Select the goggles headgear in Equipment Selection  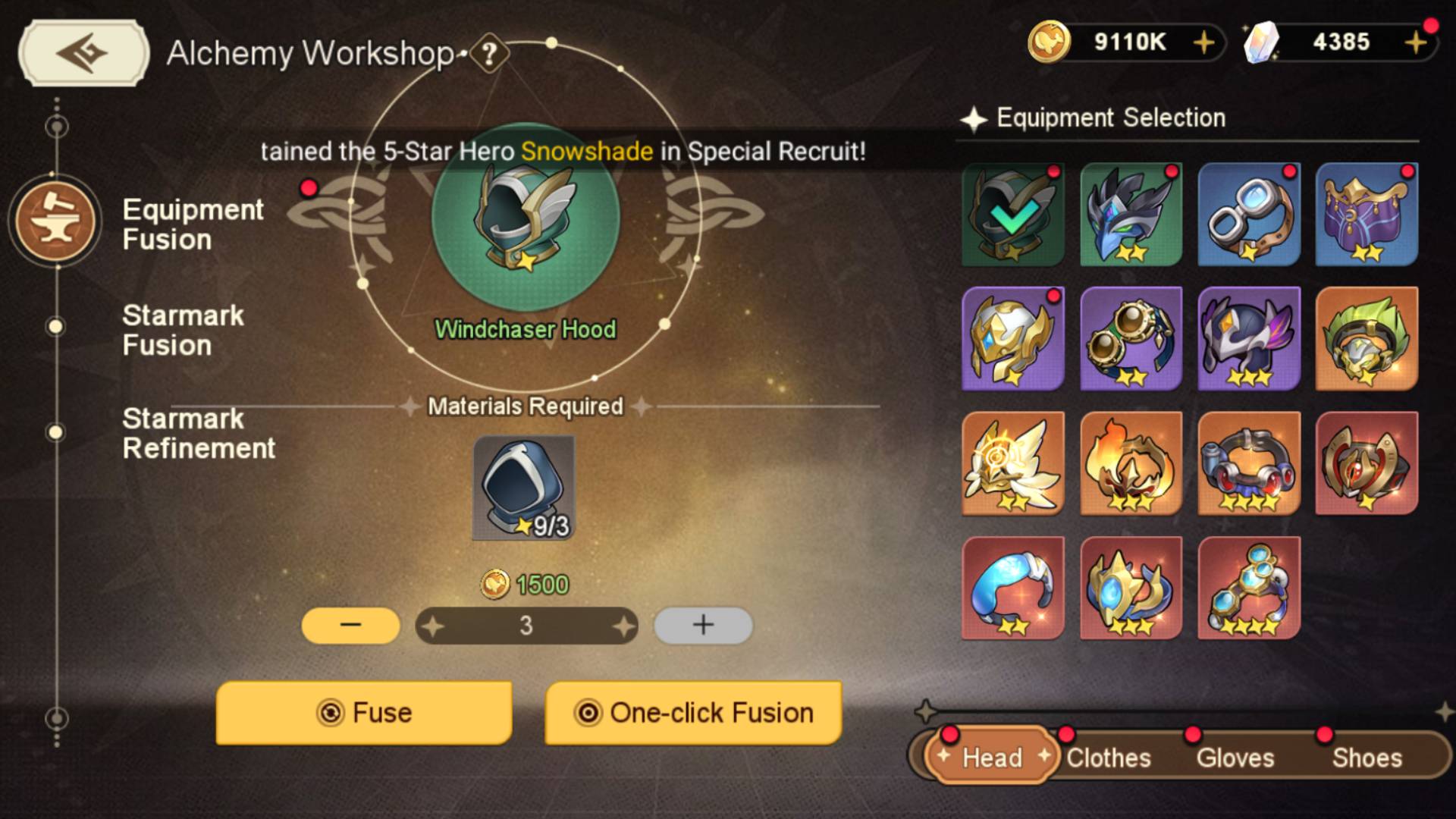[1248, 215]
